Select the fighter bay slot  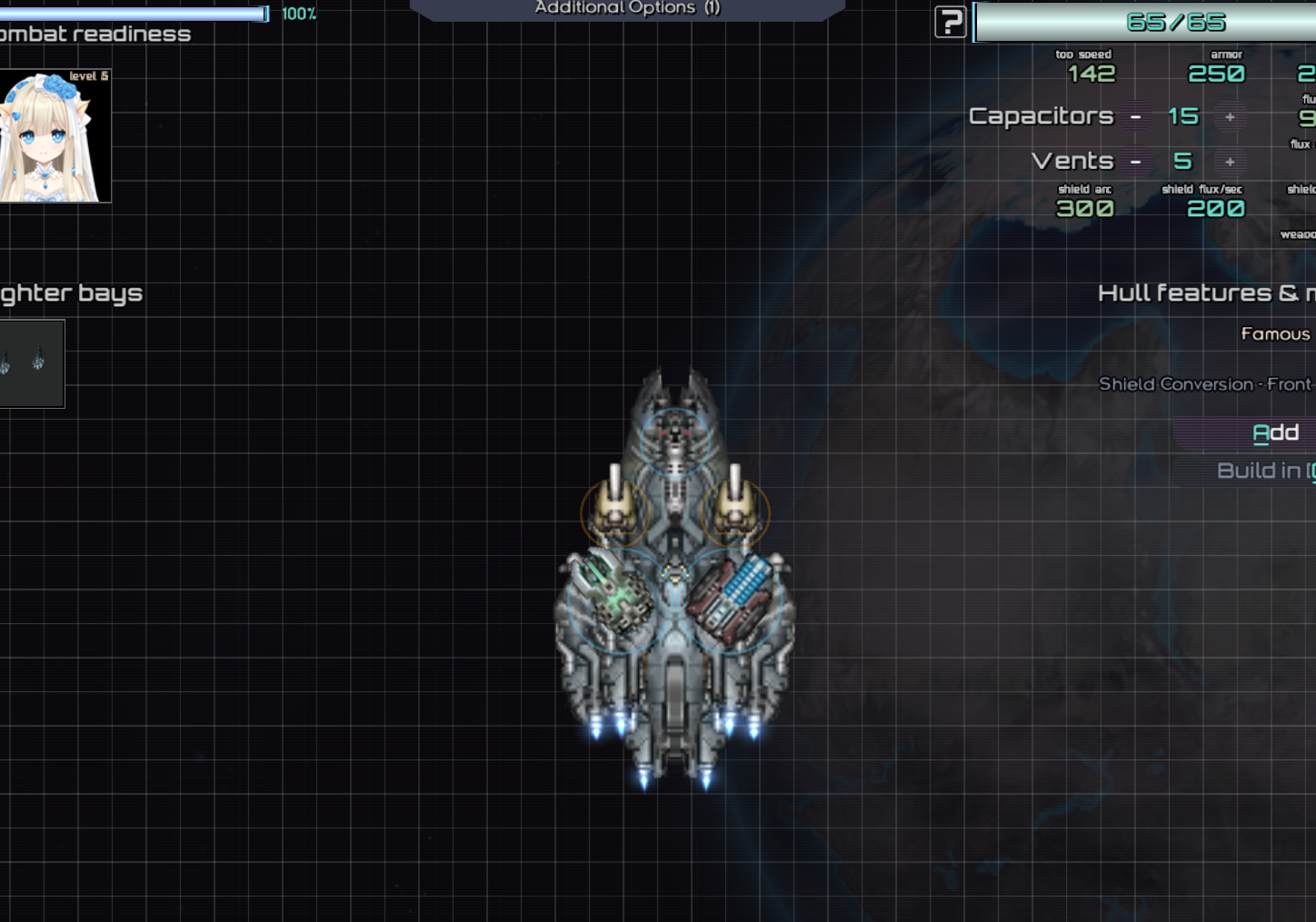(31, 363)
